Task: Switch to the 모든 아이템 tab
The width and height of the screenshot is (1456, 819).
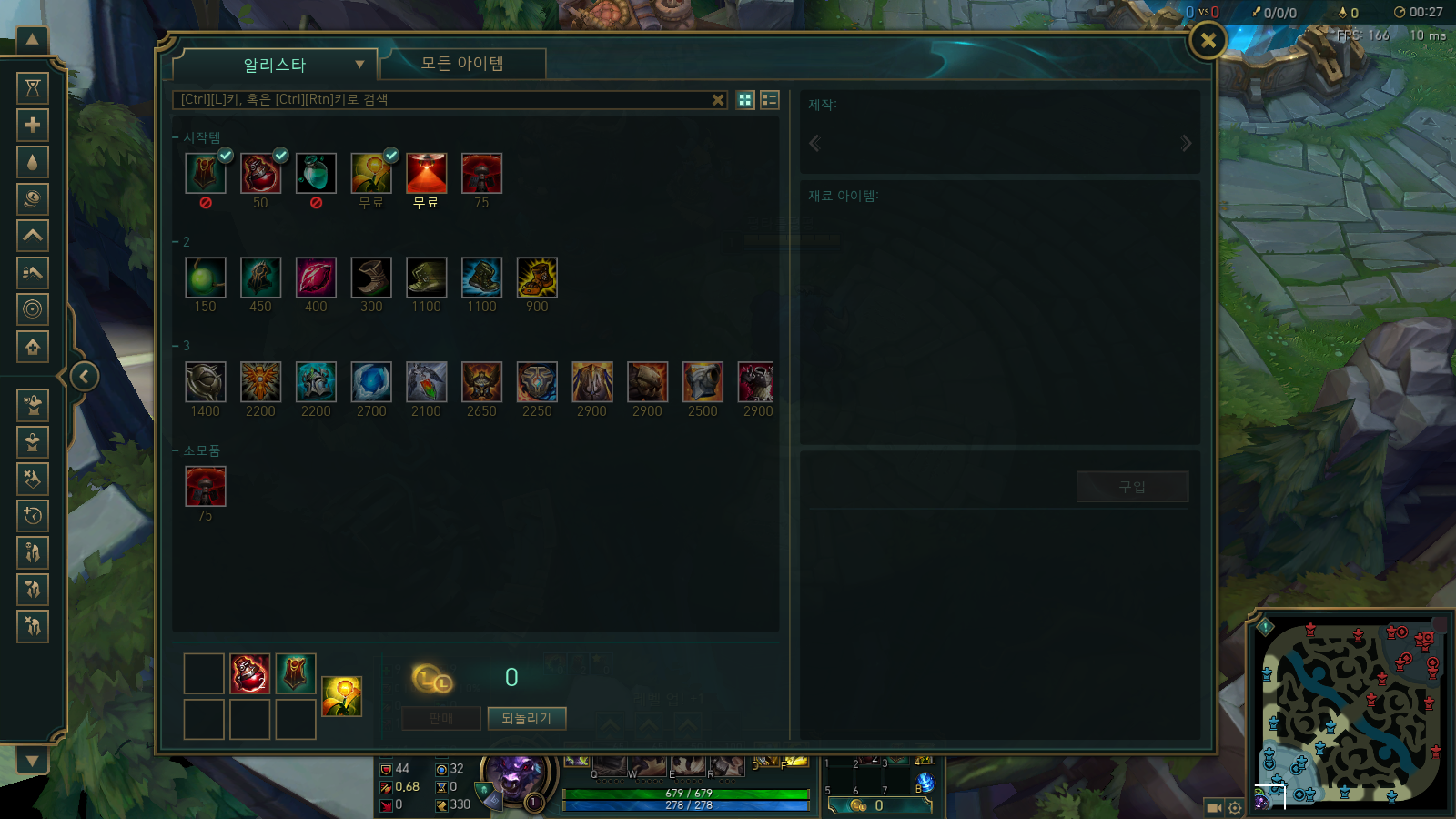Action: (462, 64)
